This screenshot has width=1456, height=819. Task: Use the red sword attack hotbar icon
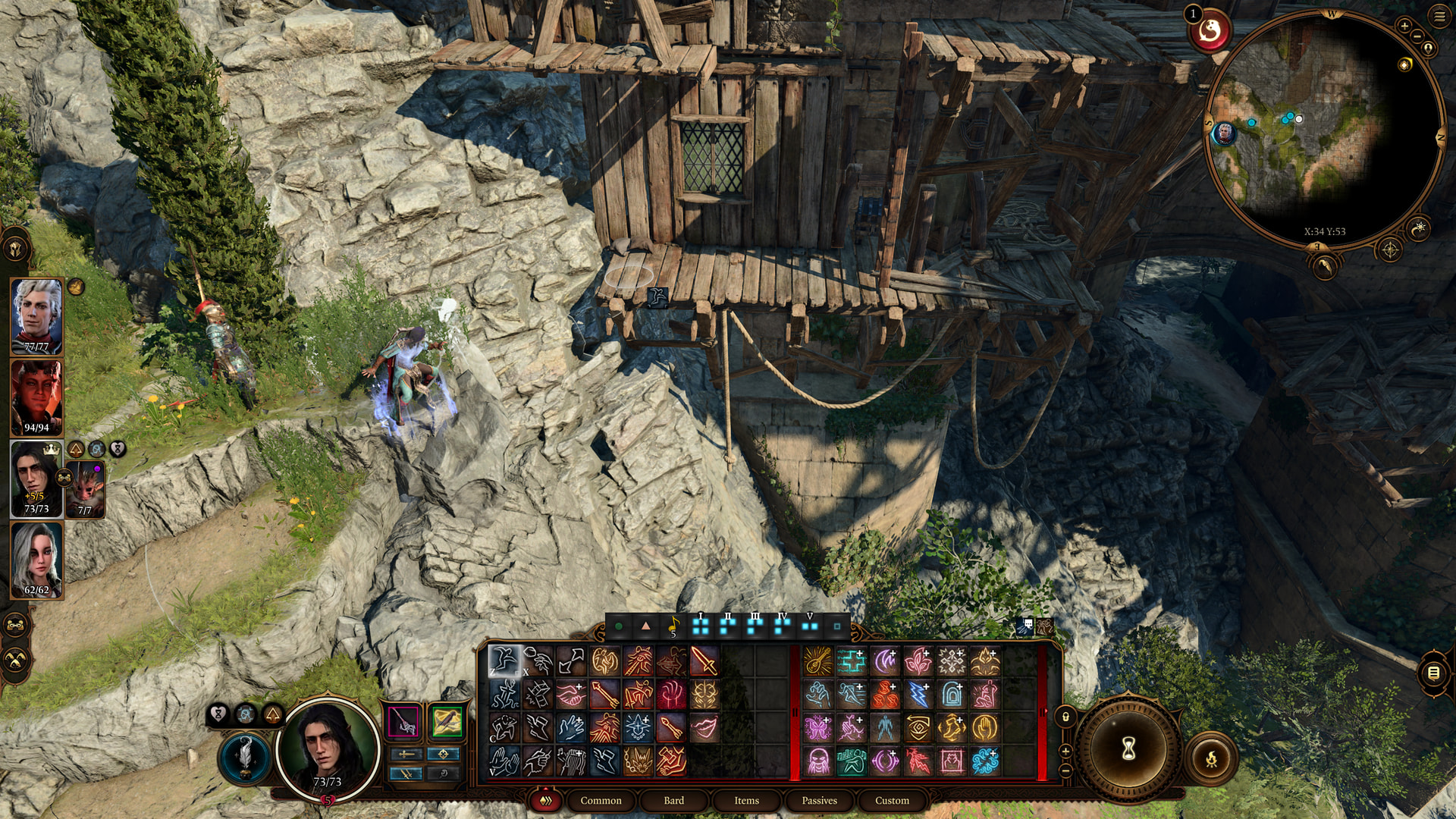point(704,661)
